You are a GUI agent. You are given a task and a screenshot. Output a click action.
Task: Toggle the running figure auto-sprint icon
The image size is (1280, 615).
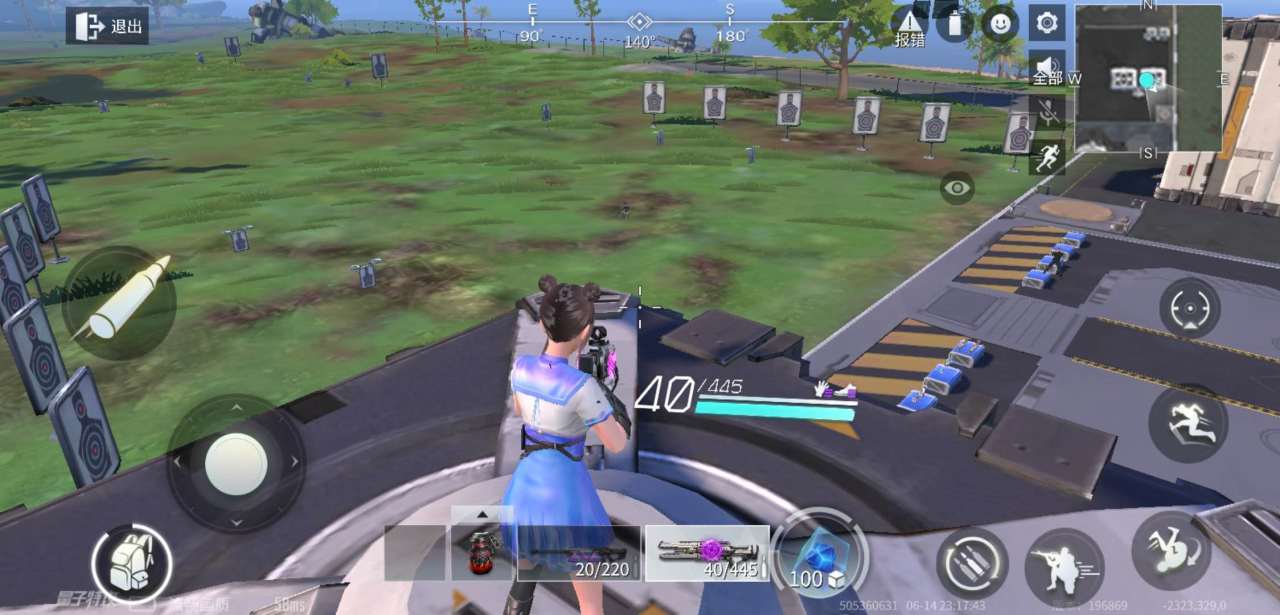(1047, 157)
